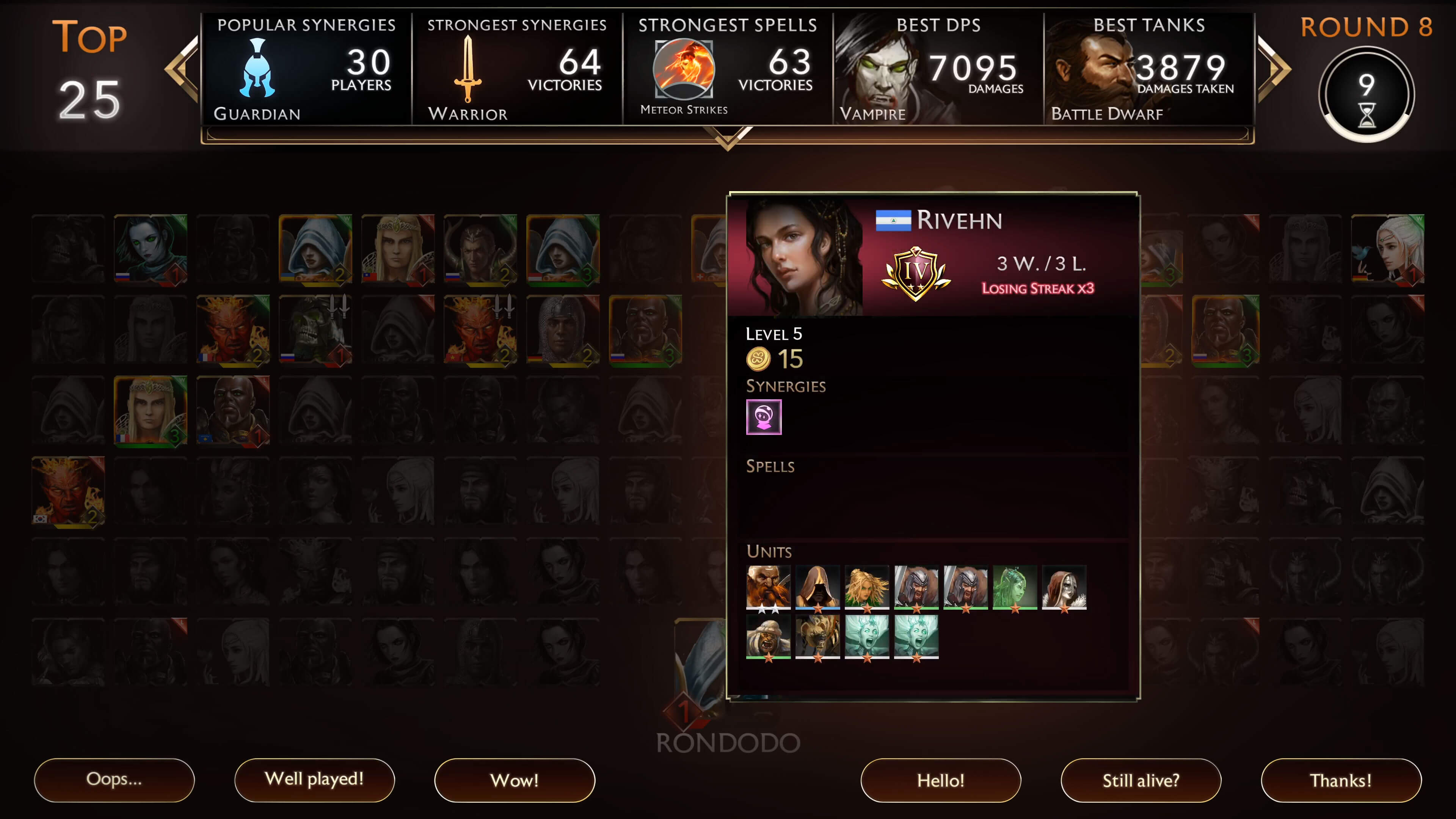Send the "Oops..." chat emote
This screenshot has width=1456, height=819.
point(114,780)
